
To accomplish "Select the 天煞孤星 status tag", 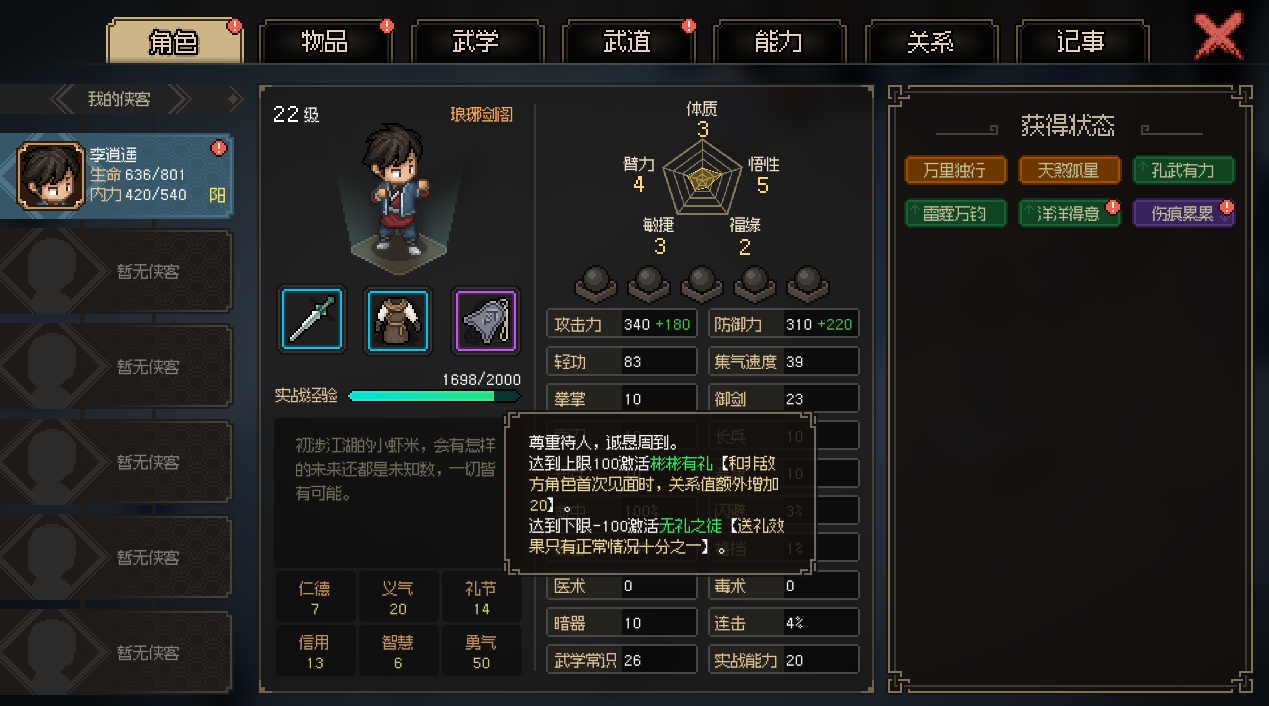I will (1068, 170).
